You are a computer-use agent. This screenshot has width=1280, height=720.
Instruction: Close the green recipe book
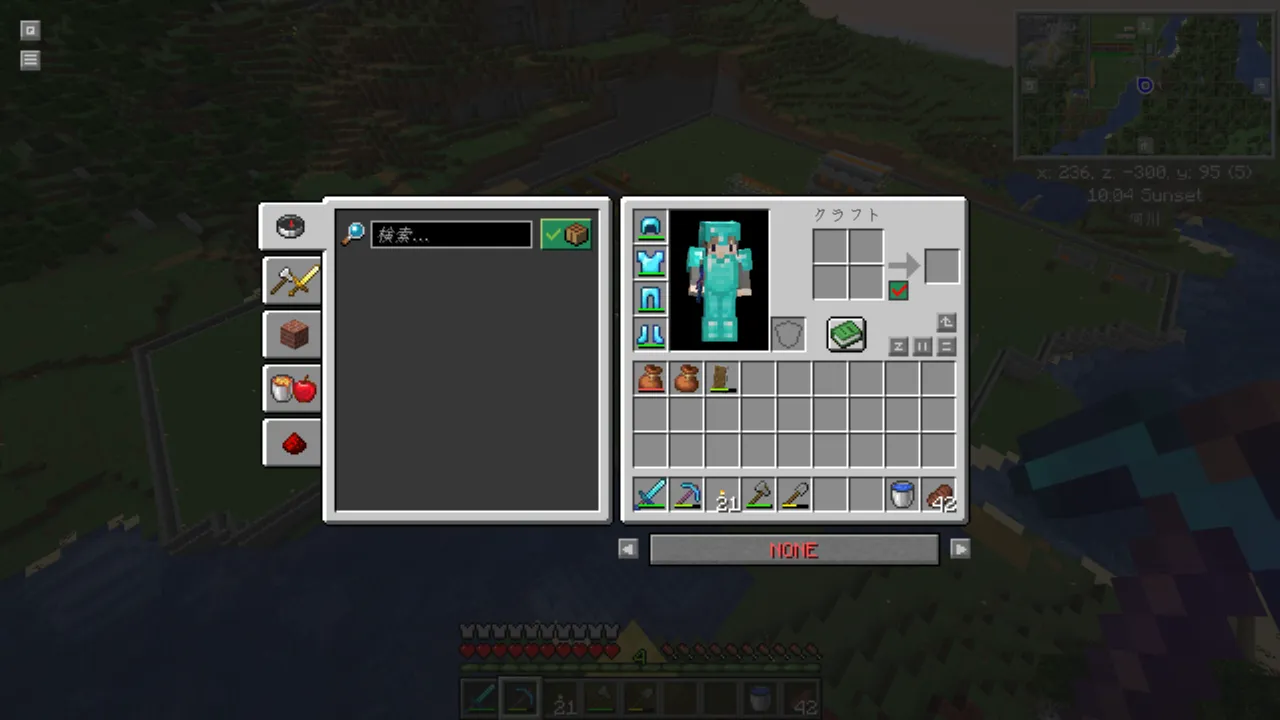click(x=846, y=334)
